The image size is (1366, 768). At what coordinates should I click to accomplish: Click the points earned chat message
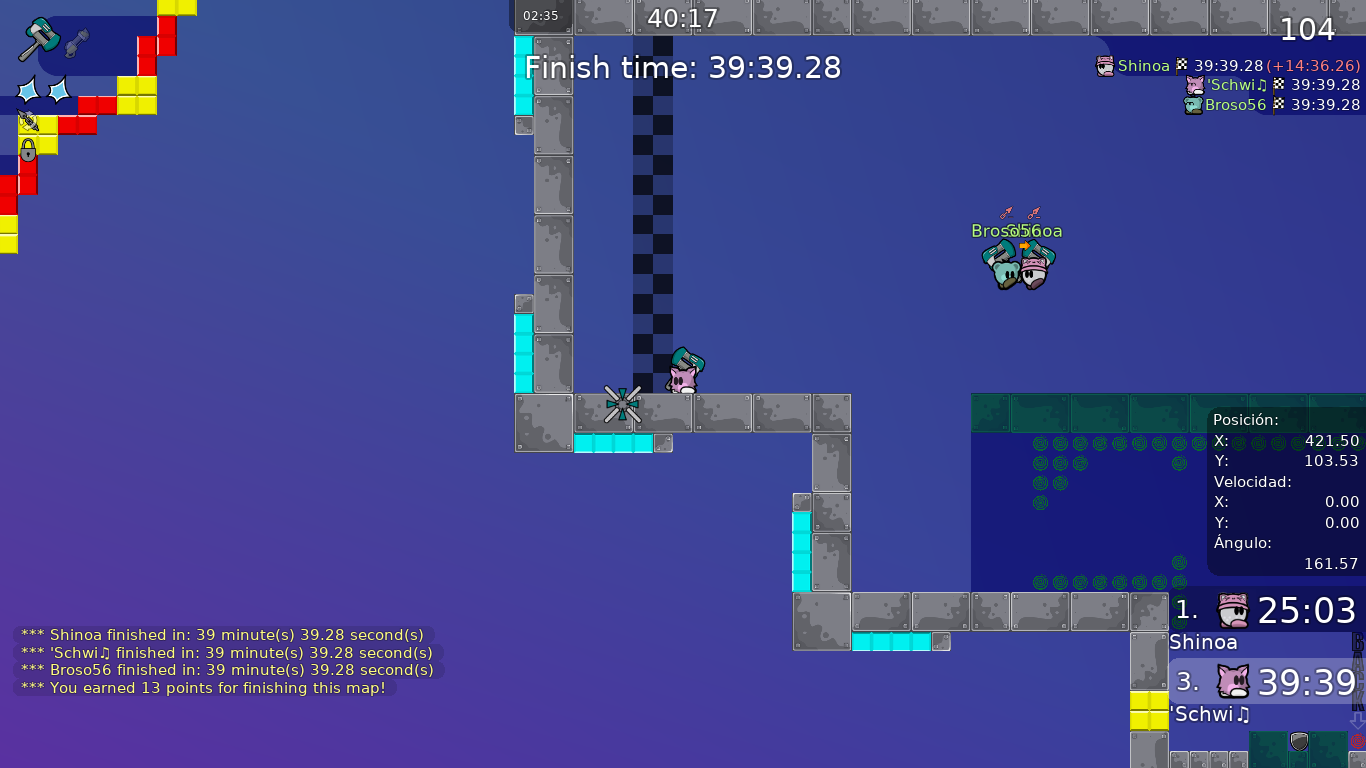204,688
